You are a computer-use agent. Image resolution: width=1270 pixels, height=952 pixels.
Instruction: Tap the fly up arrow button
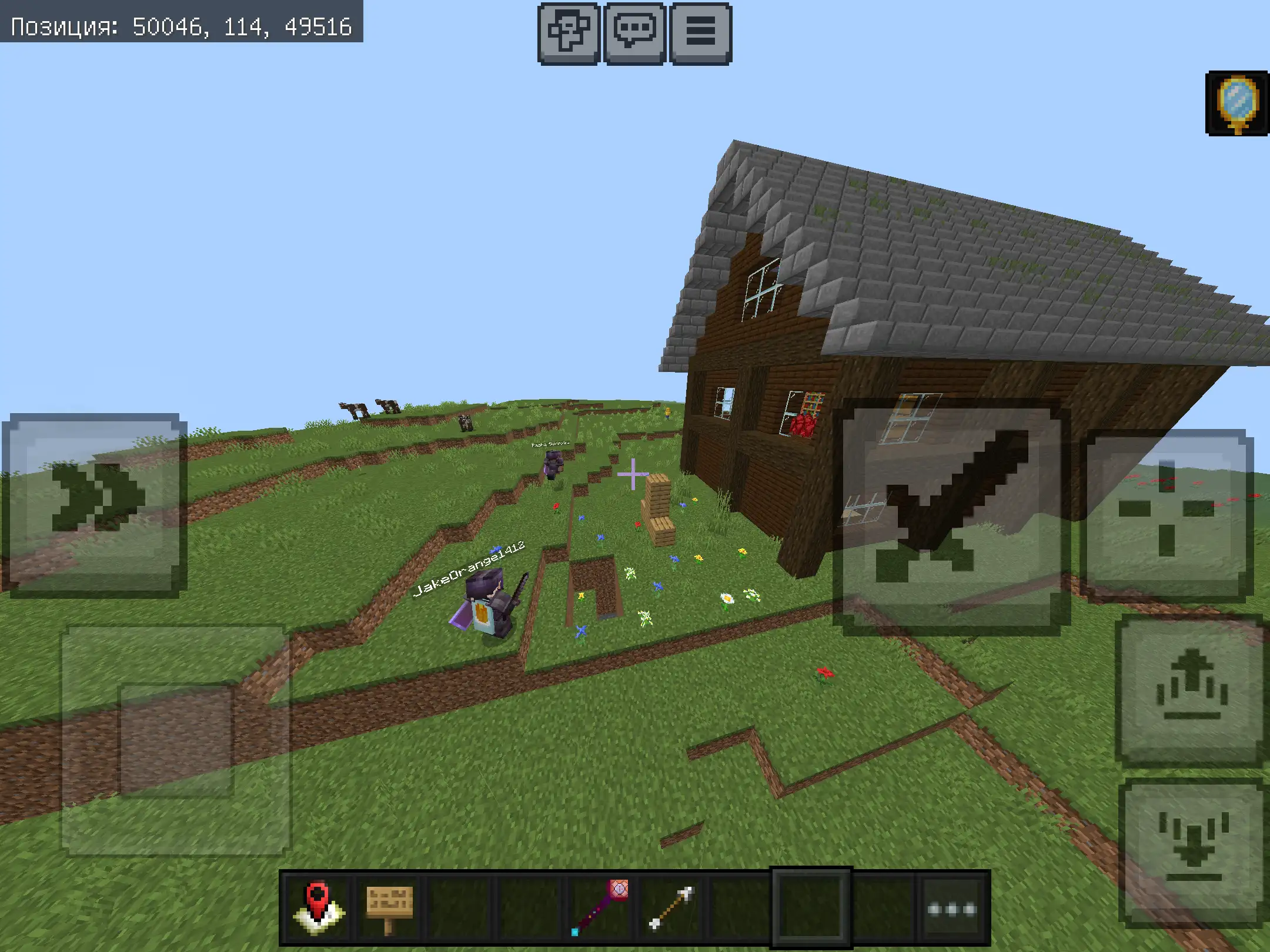point(1192,689)
